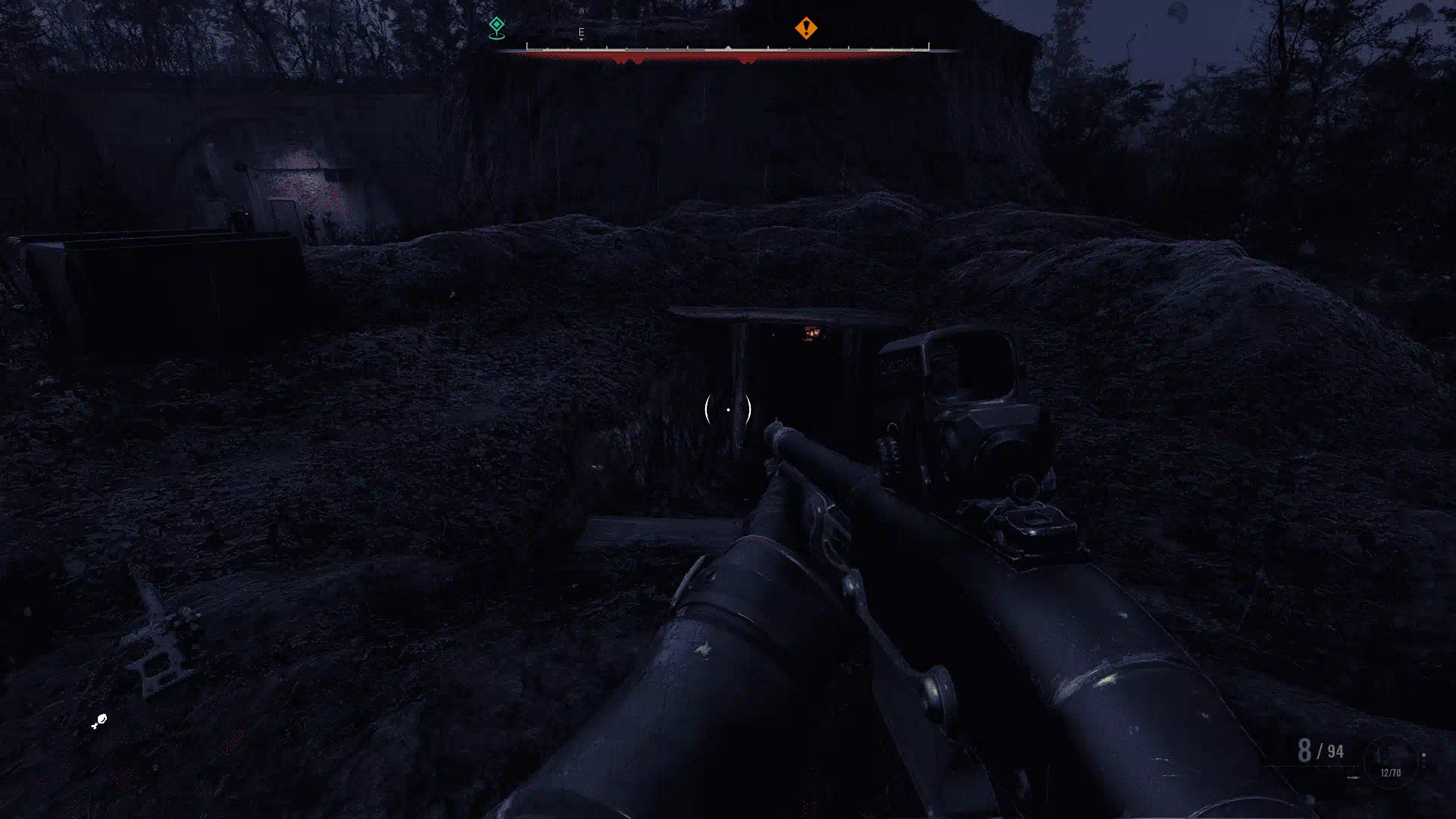Click the compass heading bar
1456x819 pixels.
coord(728,50)
